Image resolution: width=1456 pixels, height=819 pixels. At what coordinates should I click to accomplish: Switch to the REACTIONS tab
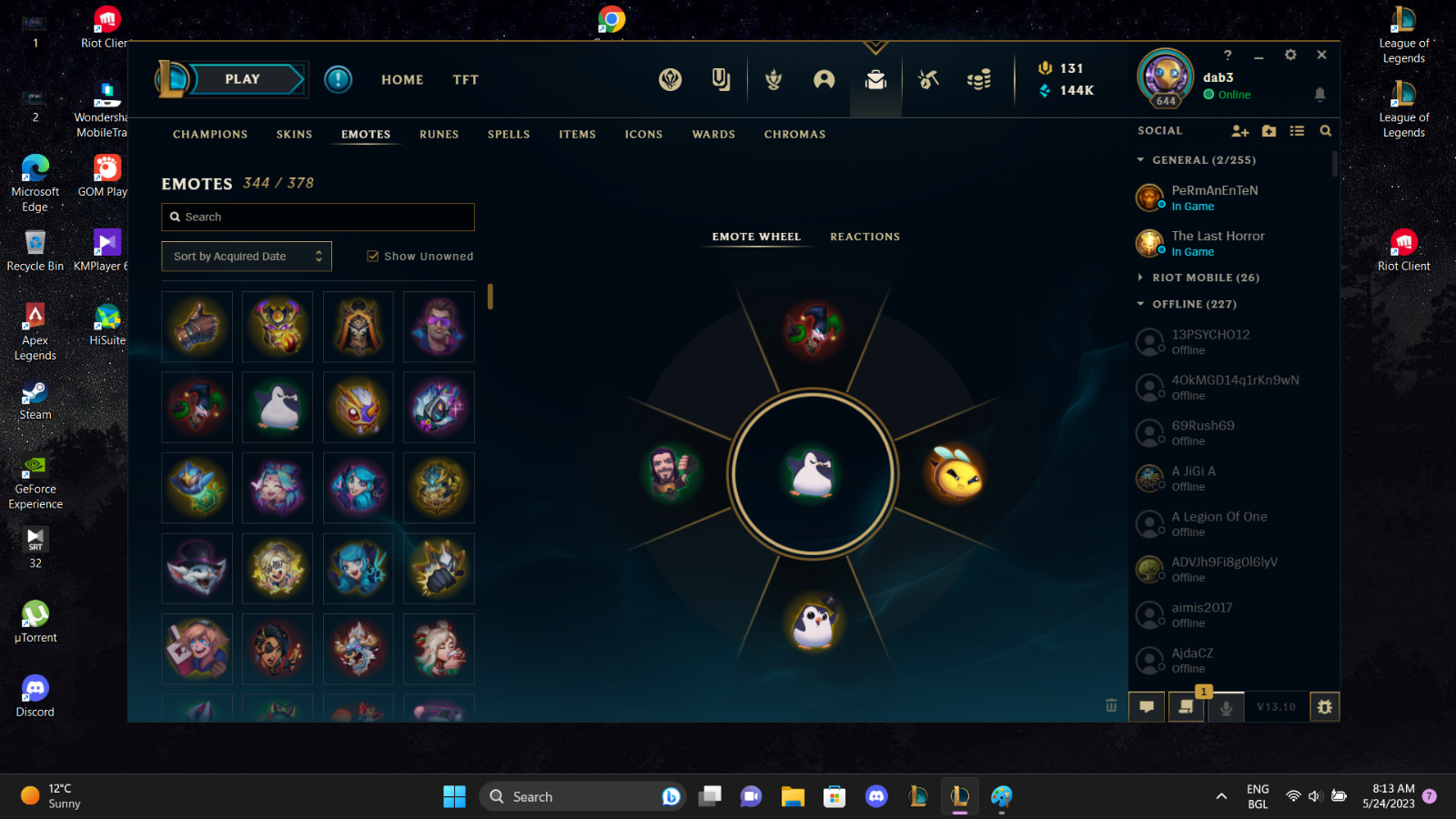tap(864, 237)
